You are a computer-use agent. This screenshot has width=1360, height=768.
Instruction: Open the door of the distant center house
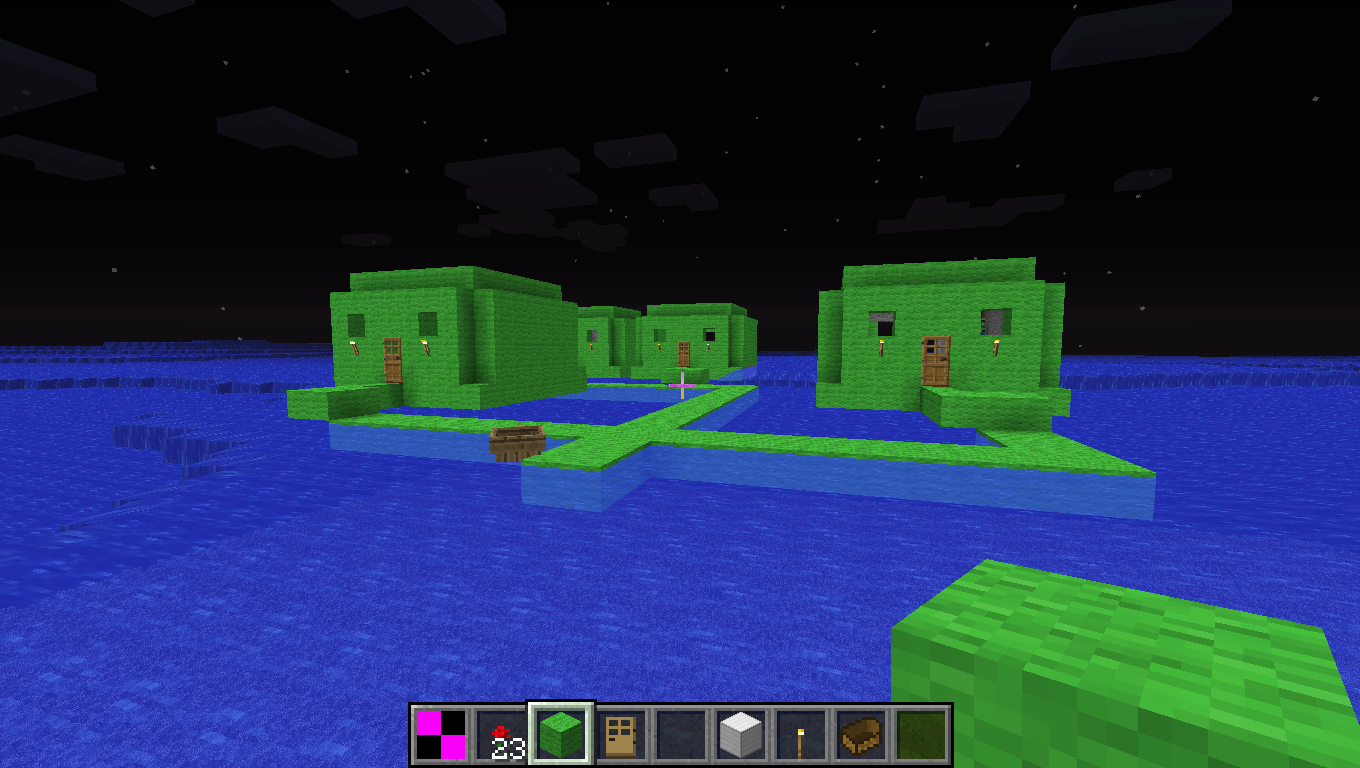[683, 352]
